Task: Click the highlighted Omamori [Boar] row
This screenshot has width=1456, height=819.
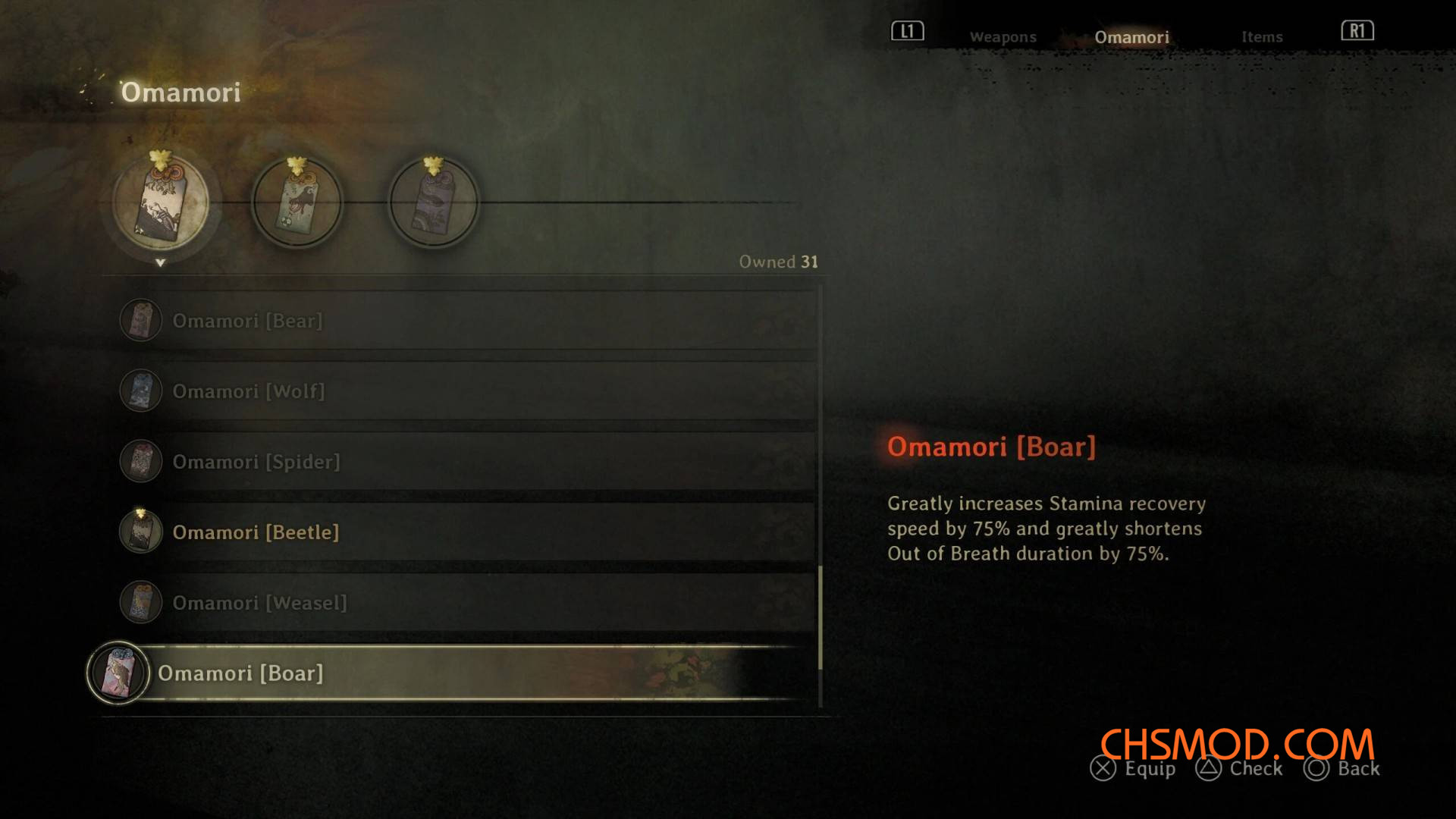Action: point(455,673)
